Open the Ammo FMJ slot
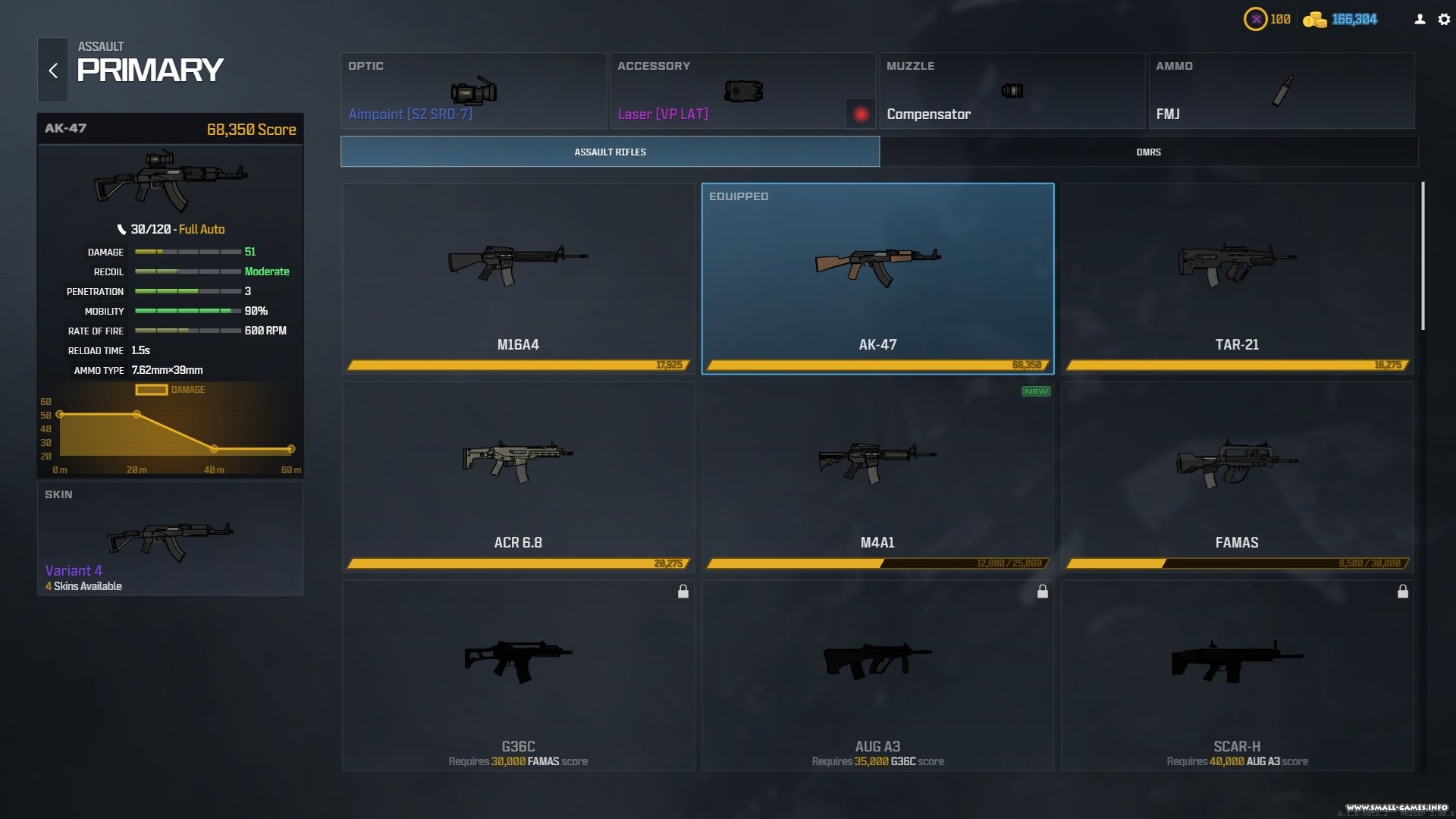This screenshot has width=1456, height=819. tap(1281, 91)
